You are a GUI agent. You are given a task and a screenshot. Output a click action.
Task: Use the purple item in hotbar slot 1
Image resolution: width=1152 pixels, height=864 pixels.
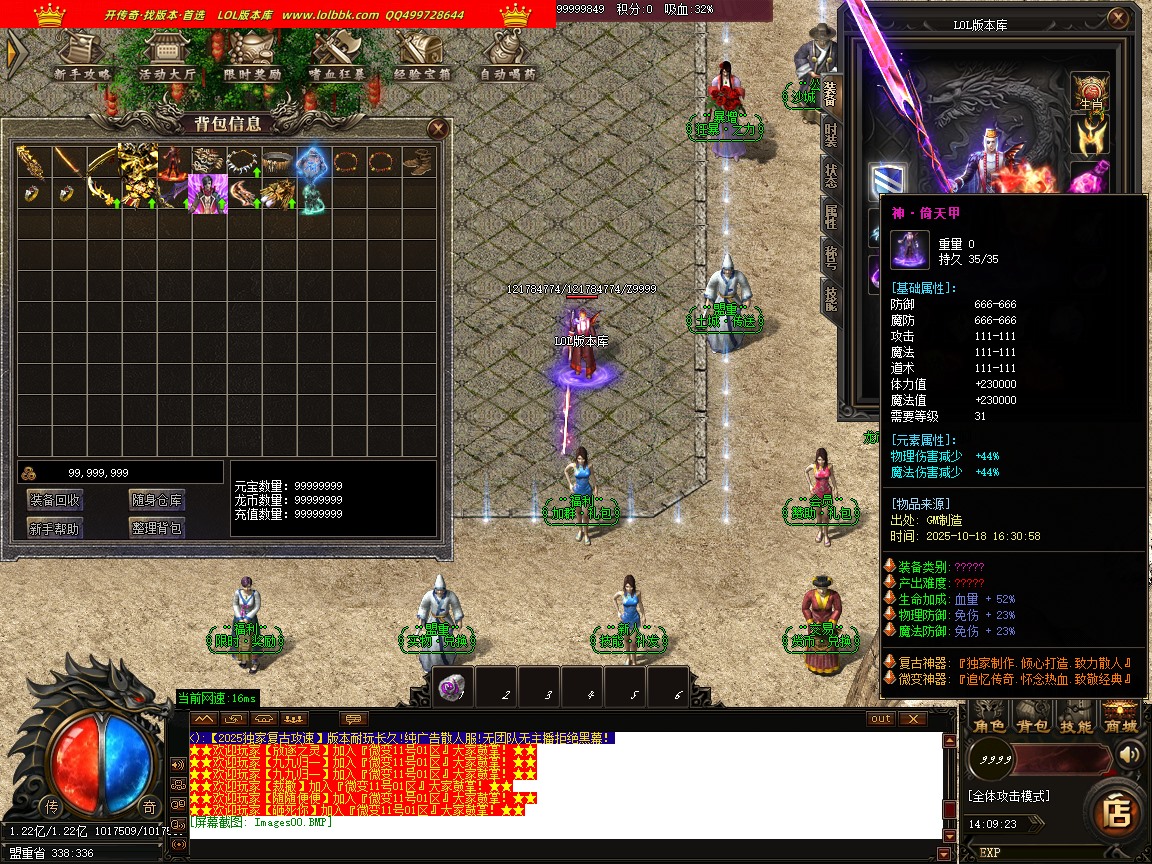click(455, 688)
